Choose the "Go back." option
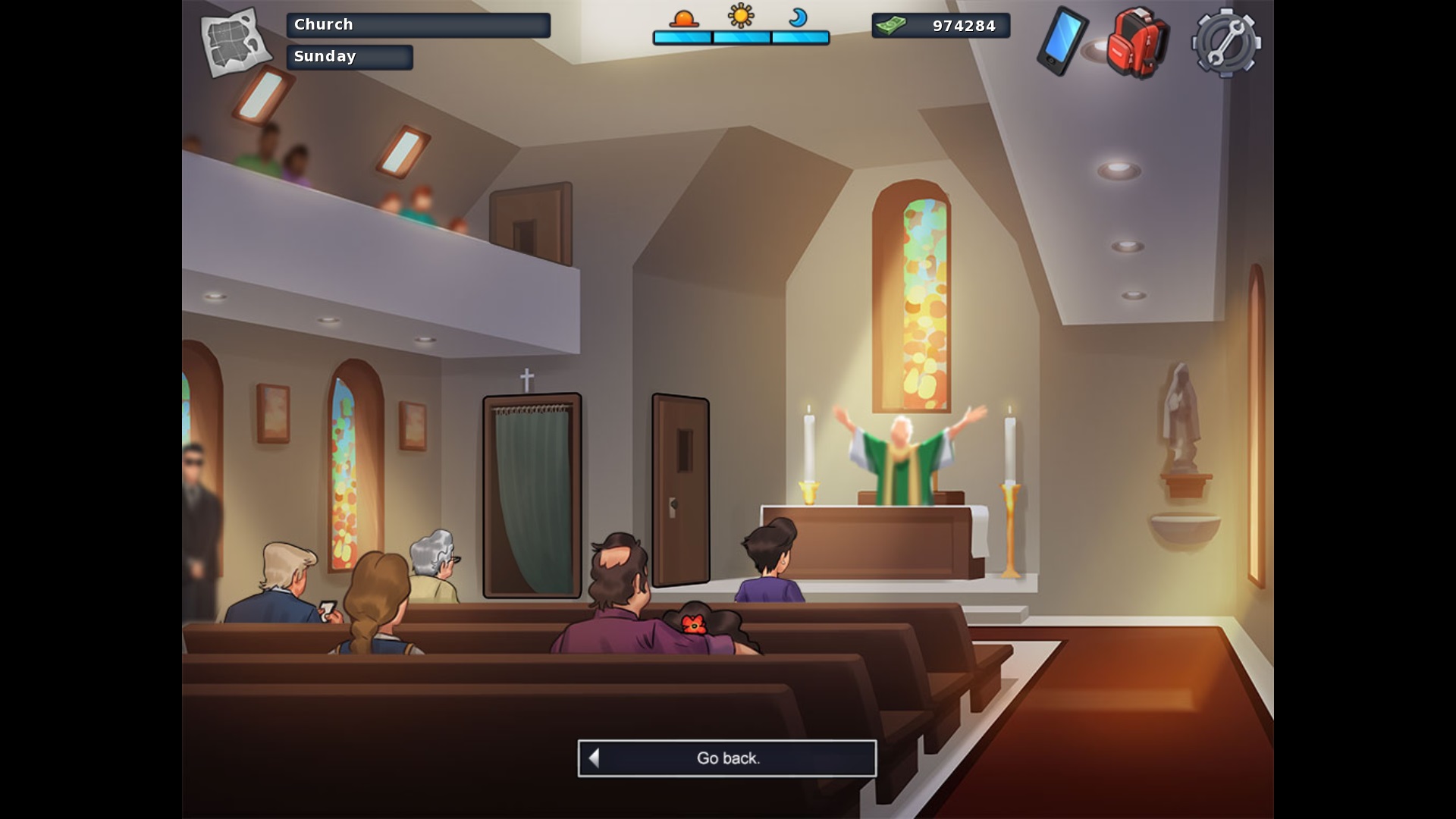This screenshot has height=819, width=1456. (x=727, y=758)
